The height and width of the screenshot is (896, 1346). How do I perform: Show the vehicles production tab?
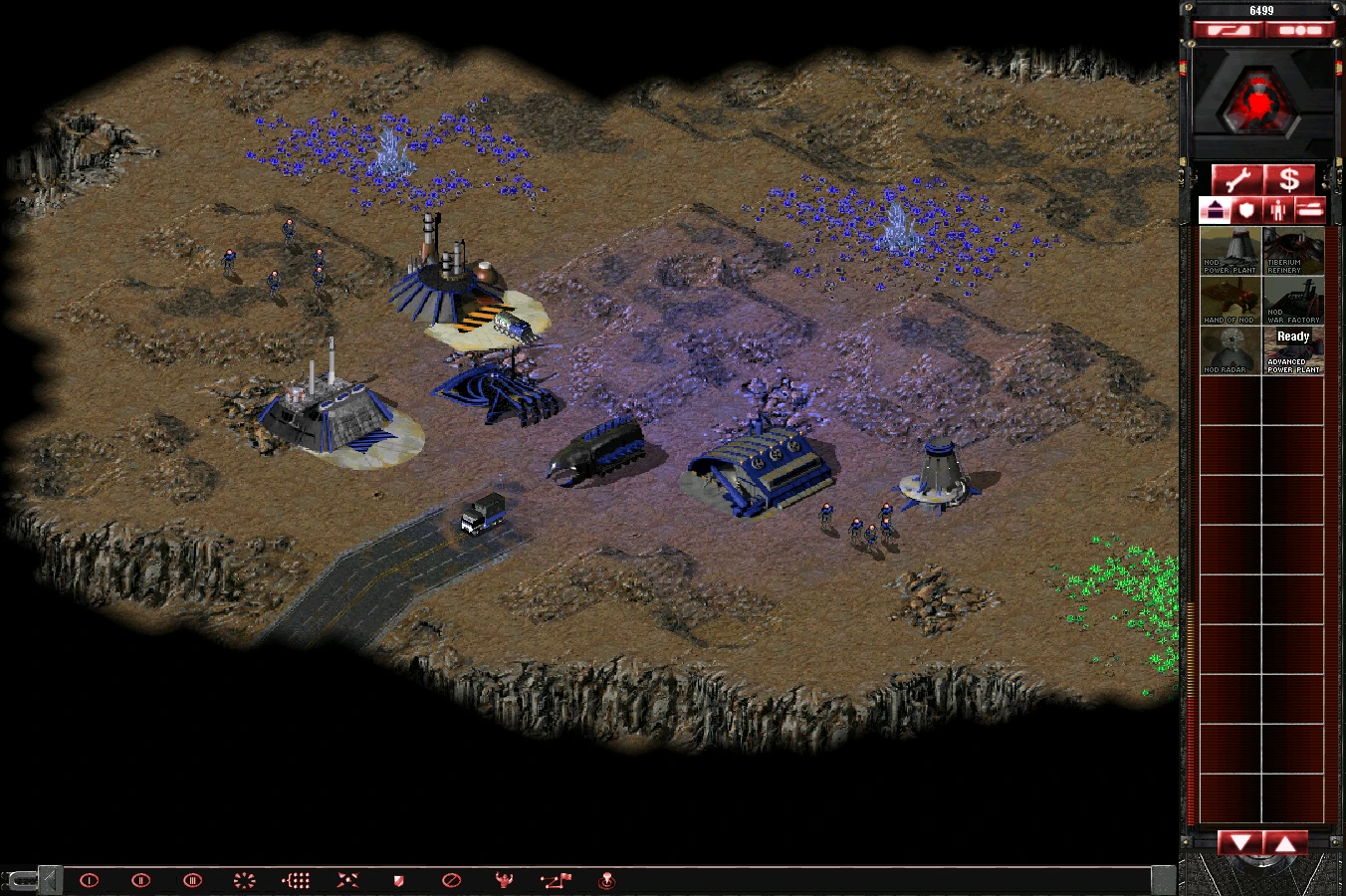tap(1310, 210)
